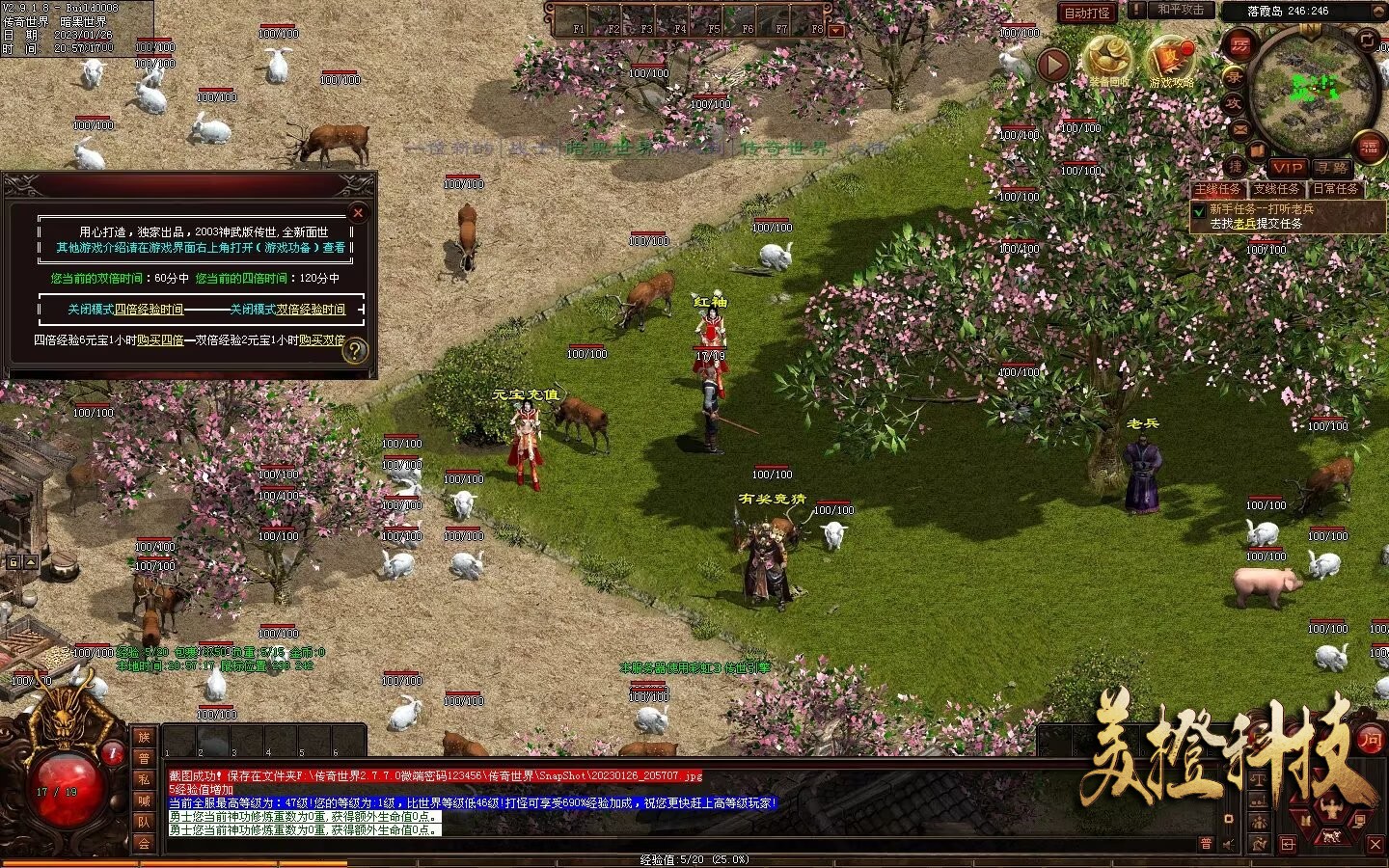Open the mail envelope icon

[1239, 129]
